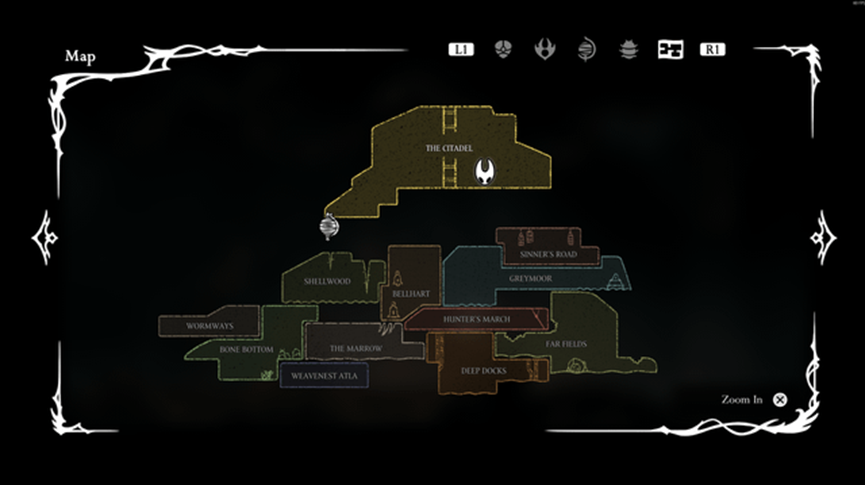Choose the Far Fields area
Viewport: 865px width, 485px height.
pos(566,343)
